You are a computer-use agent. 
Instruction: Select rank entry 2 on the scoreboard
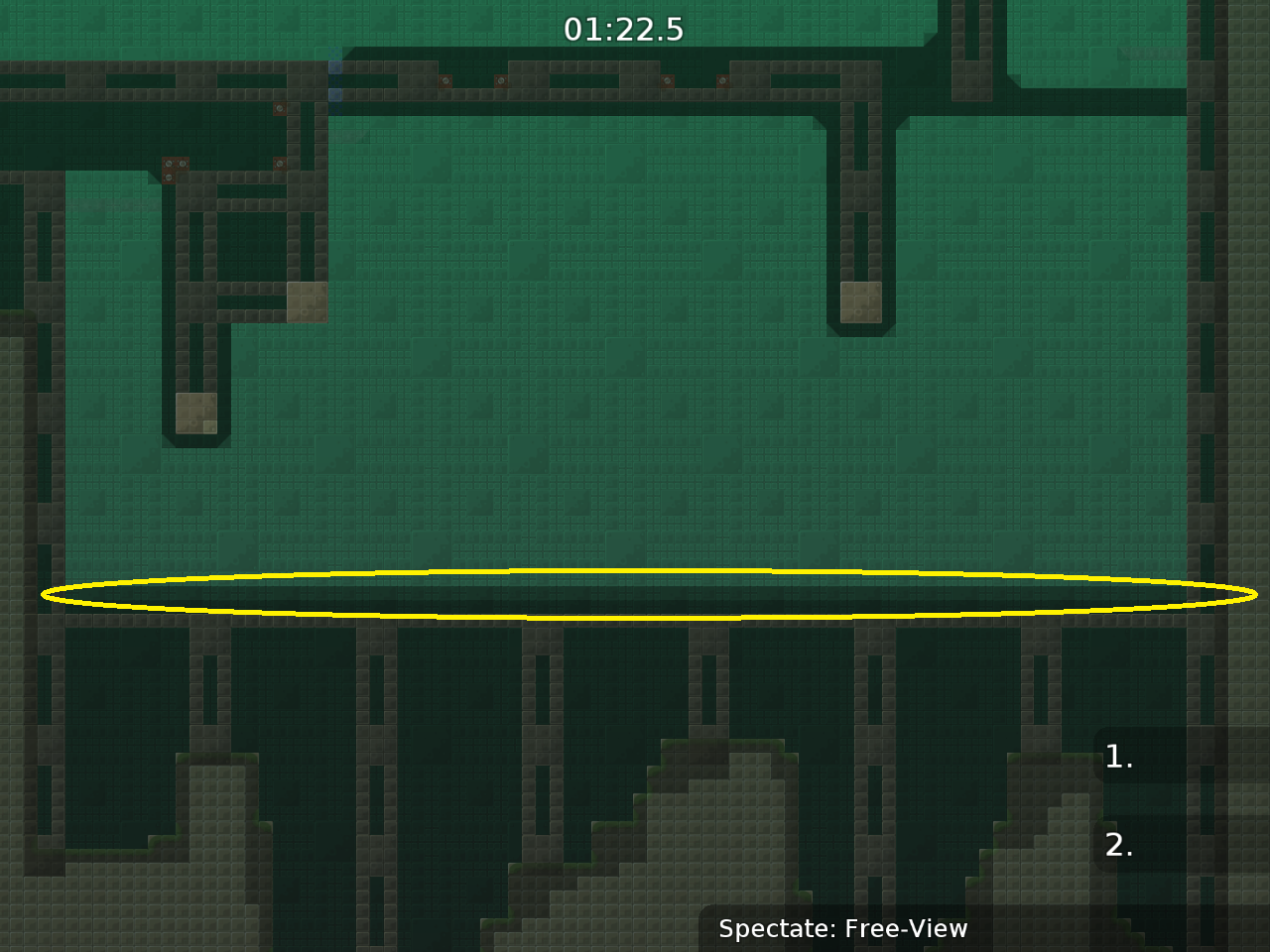click(1119, 846)
